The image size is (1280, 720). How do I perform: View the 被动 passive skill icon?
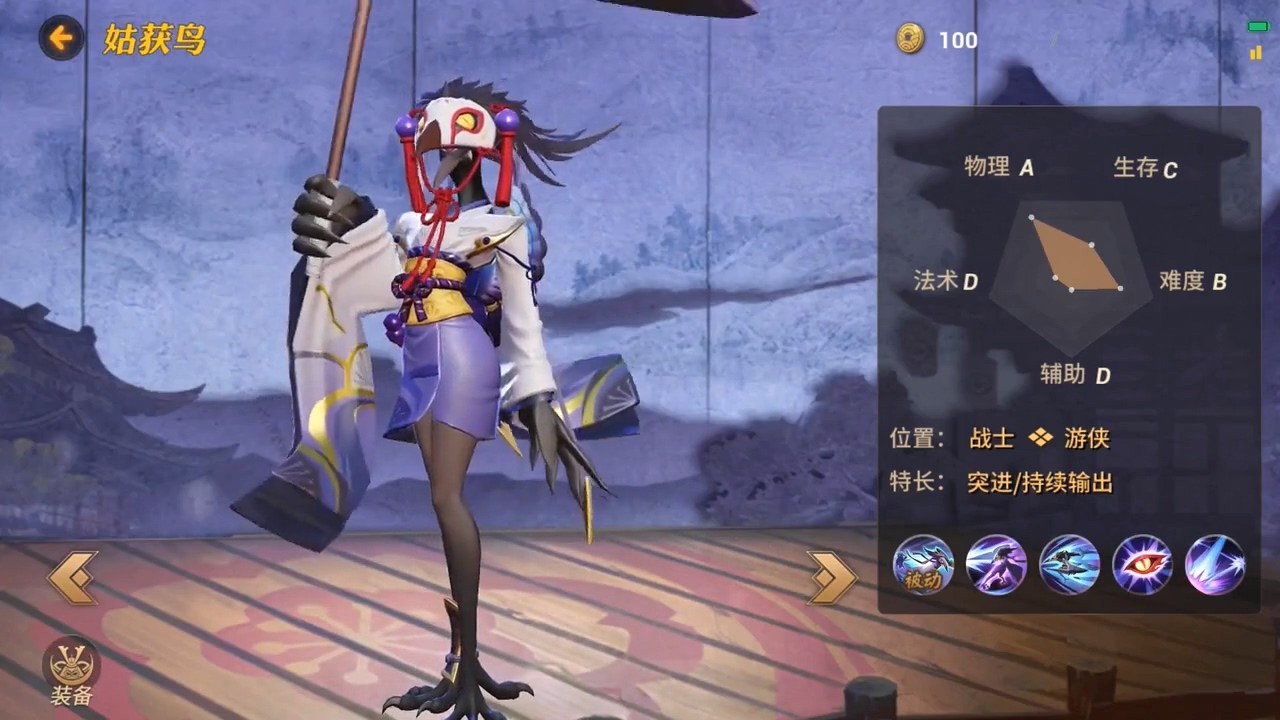click(x=923, y=565)
